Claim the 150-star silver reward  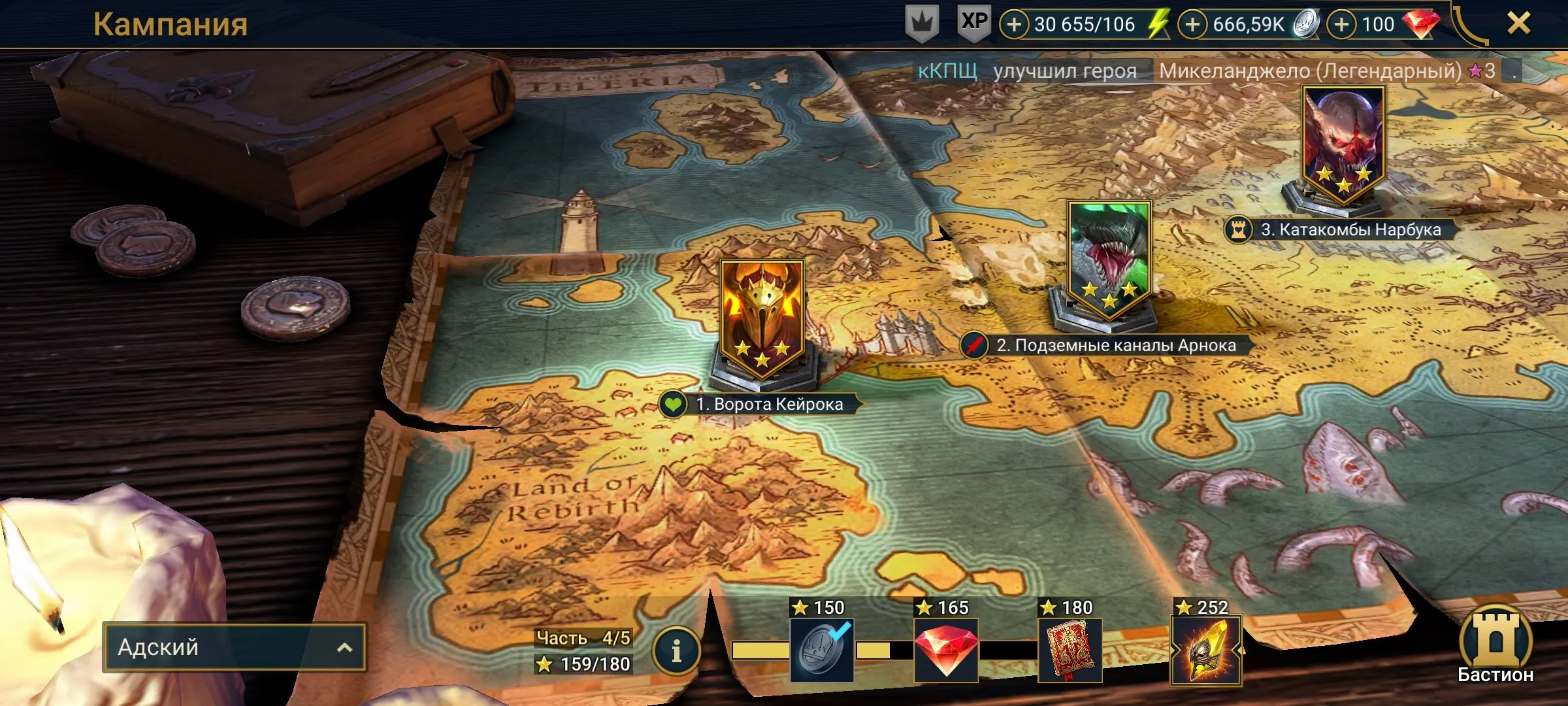coord(821,649)
